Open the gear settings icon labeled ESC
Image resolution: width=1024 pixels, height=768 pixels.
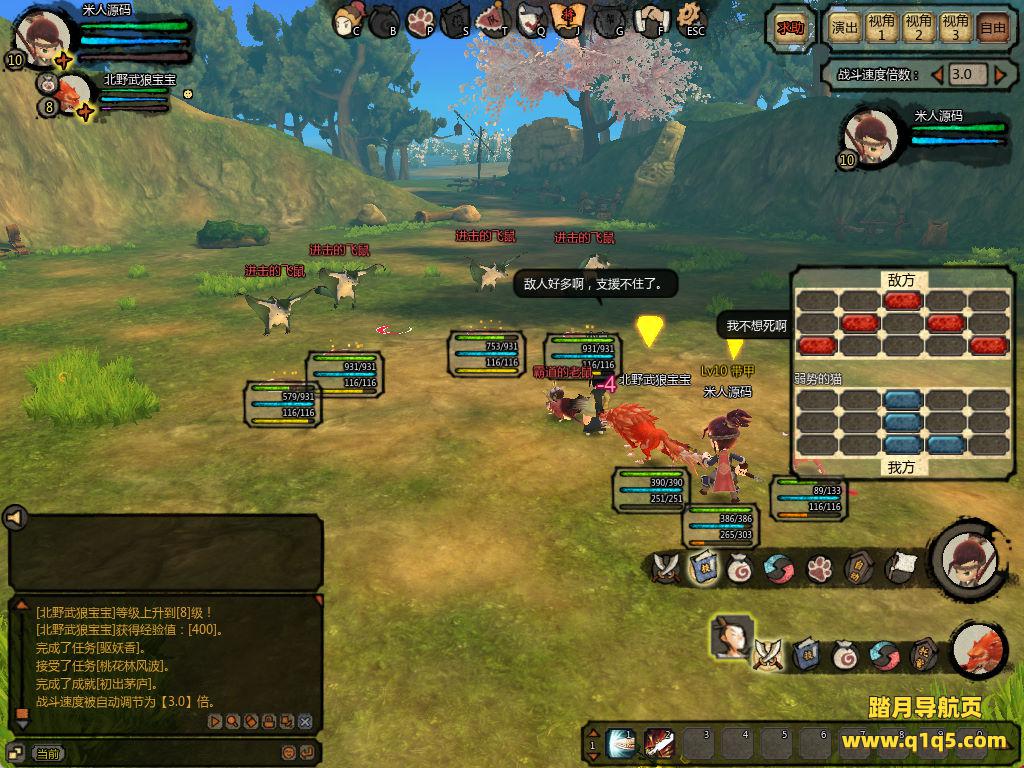pos(690,18)
